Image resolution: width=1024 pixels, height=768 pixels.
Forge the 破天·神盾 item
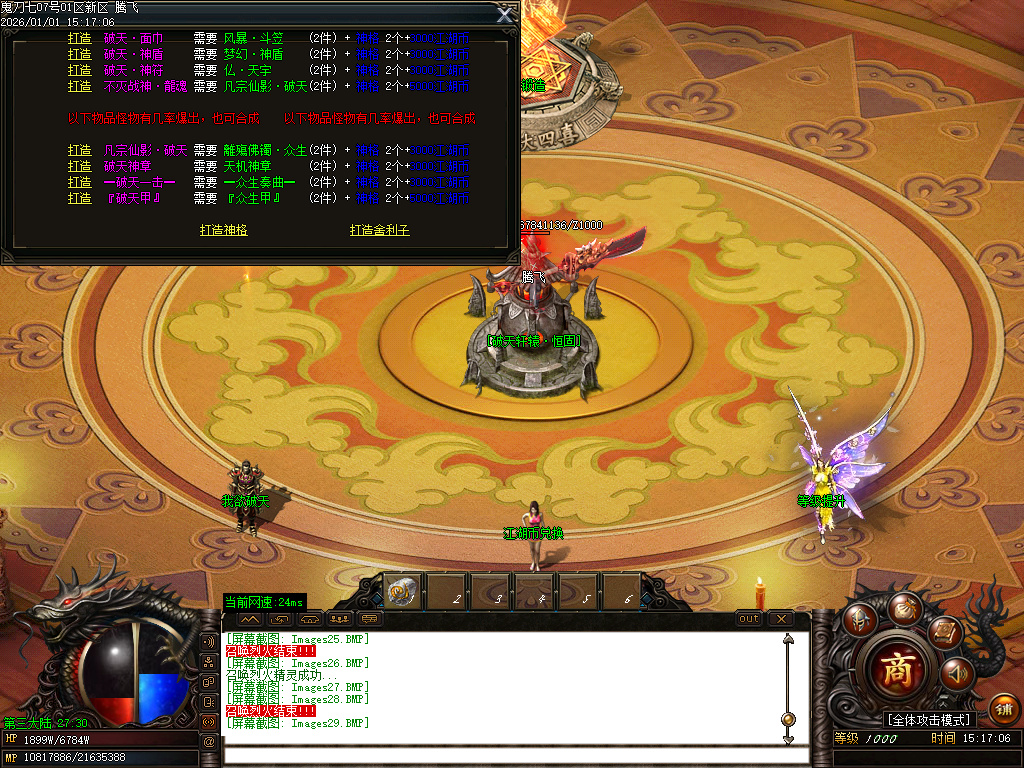80,55
